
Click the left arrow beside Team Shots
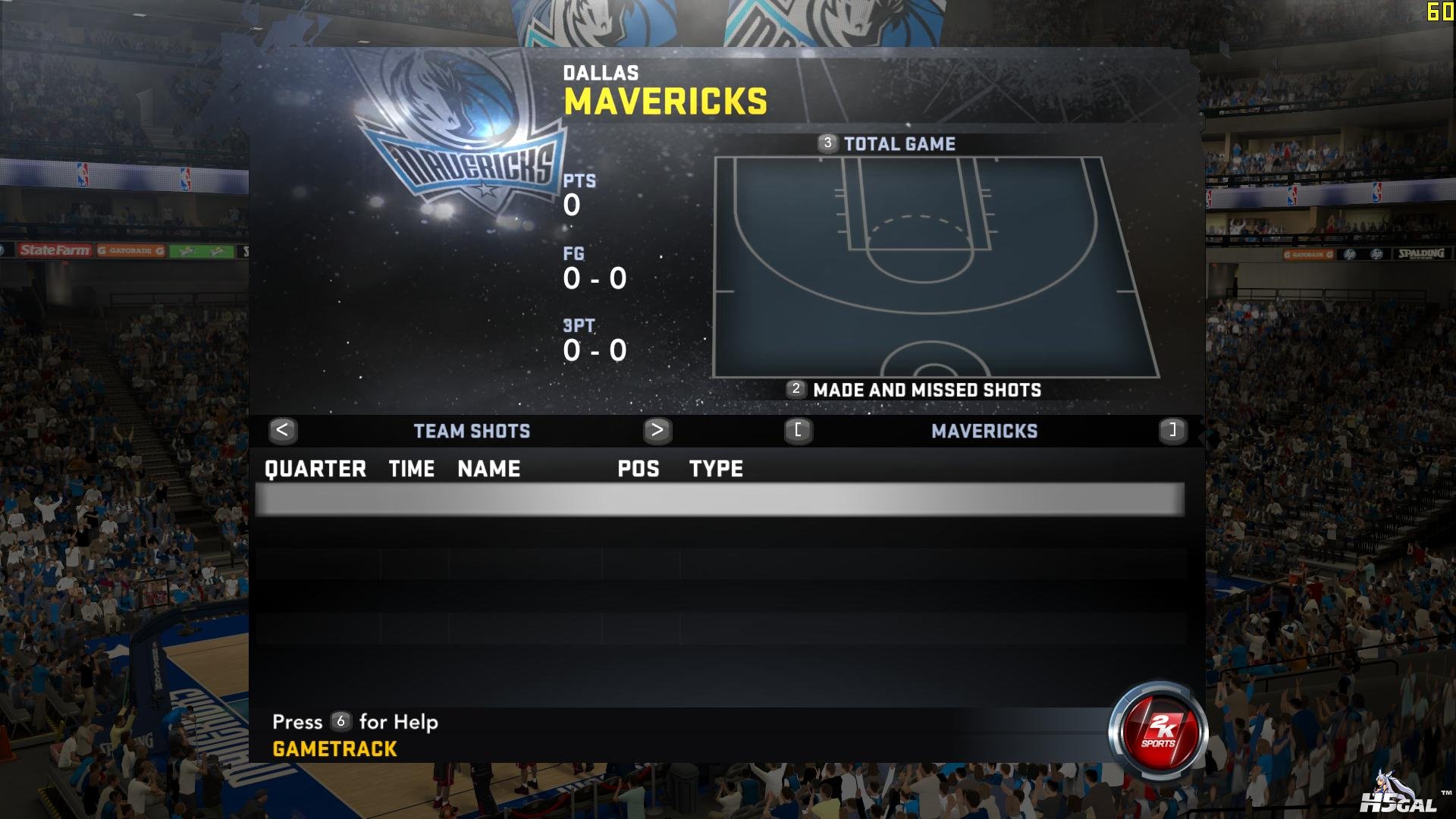282,431
